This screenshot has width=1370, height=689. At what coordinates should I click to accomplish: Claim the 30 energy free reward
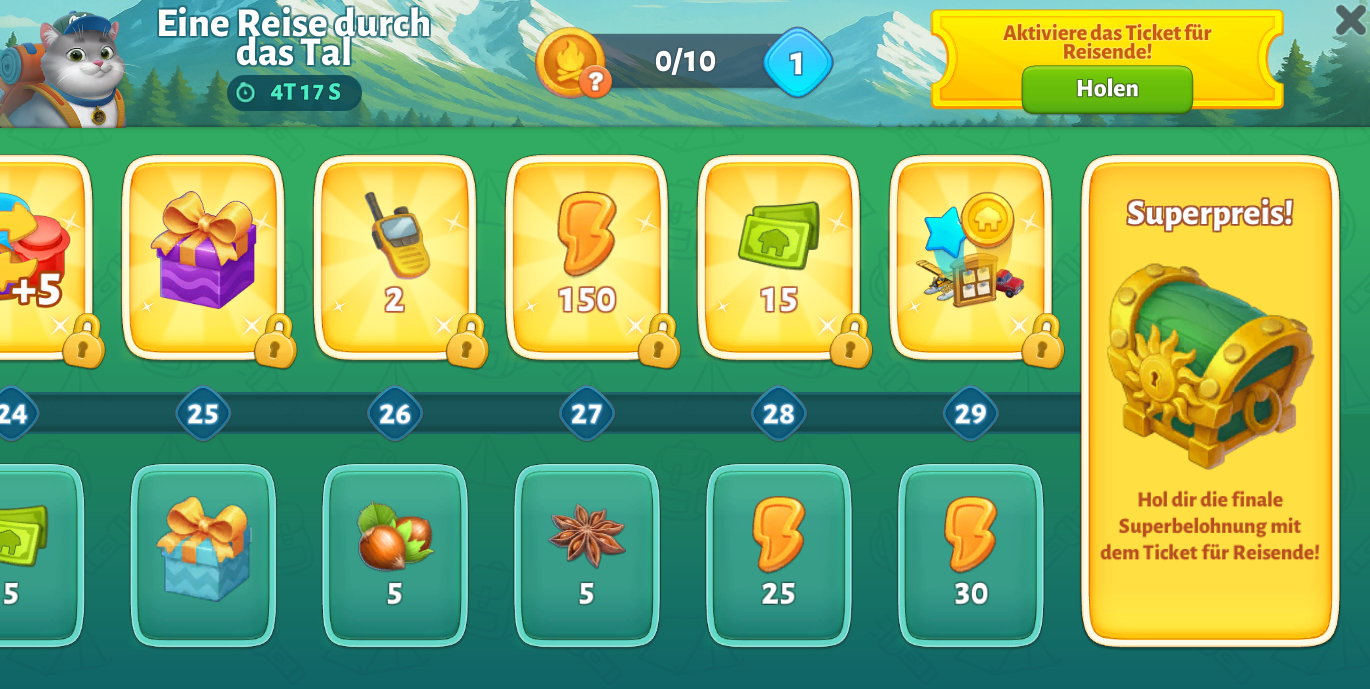click(x=971, y=553)
